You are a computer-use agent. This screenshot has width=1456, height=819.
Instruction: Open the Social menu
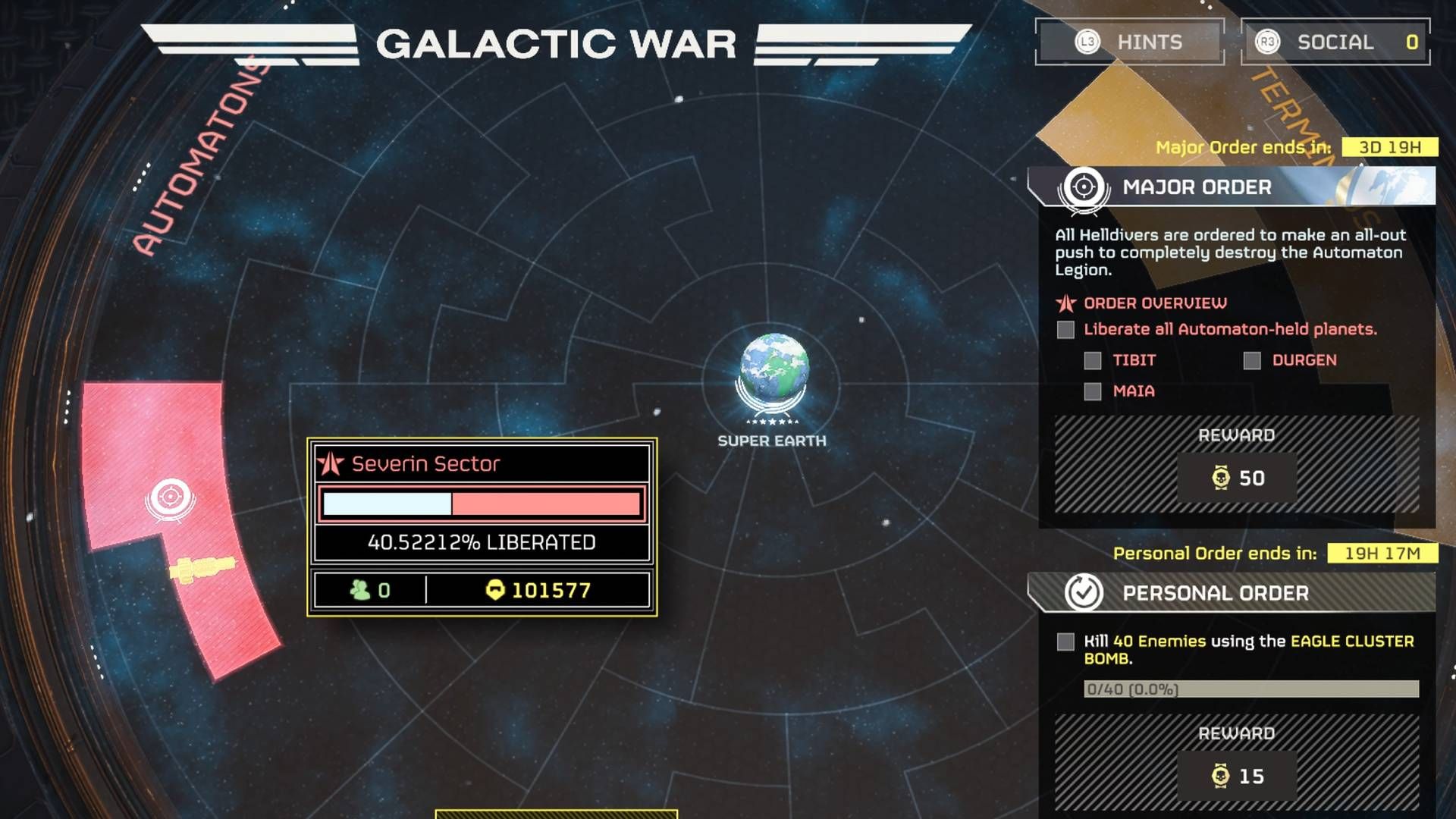pyautogui.click(x=1335, y=42)
